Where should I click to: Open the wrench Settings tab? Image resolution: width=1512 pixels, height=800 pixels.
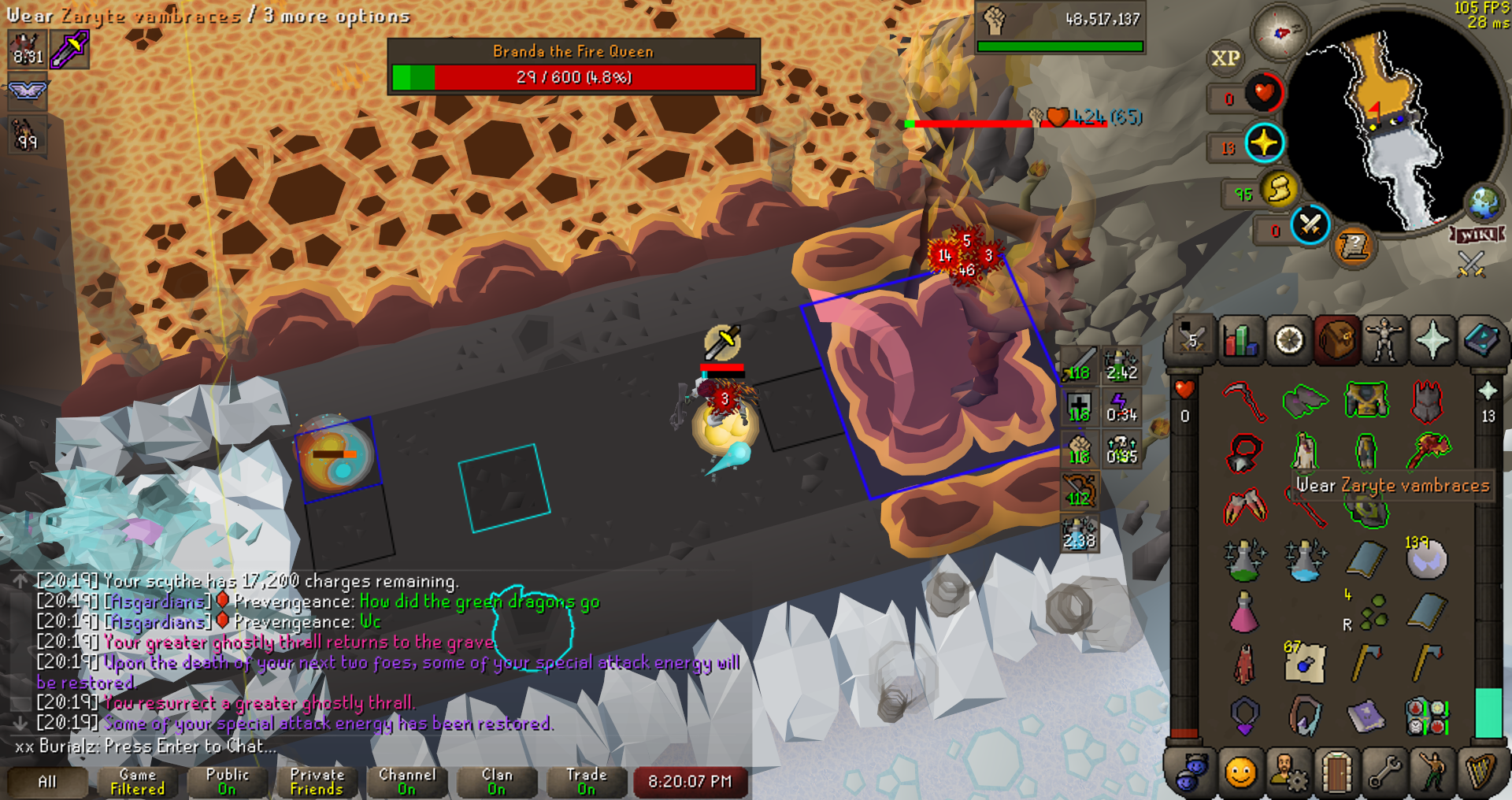tap(1384, 772)
